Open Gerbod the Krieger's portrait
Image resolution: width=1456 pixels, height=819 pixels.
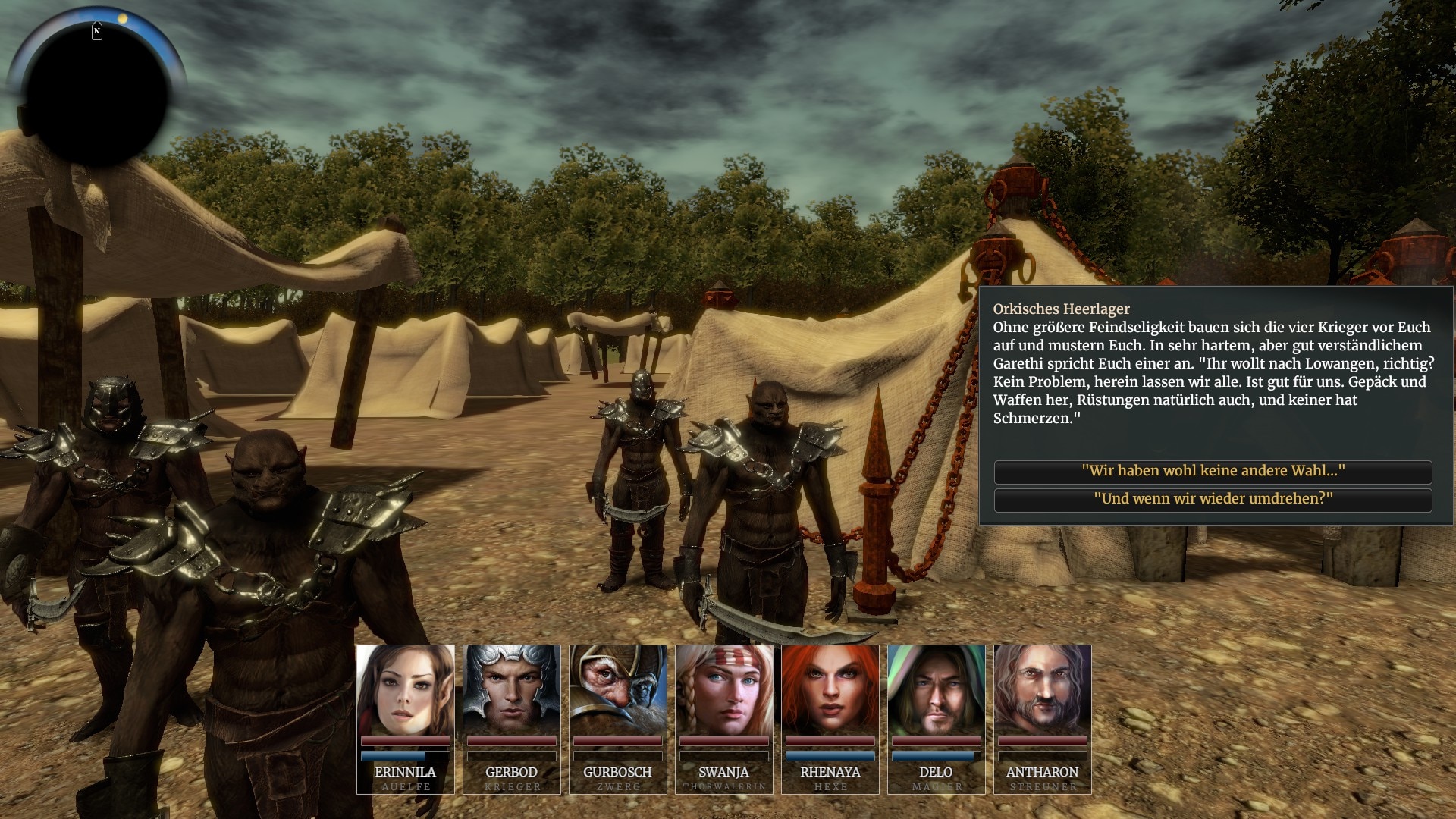(511, 690)
